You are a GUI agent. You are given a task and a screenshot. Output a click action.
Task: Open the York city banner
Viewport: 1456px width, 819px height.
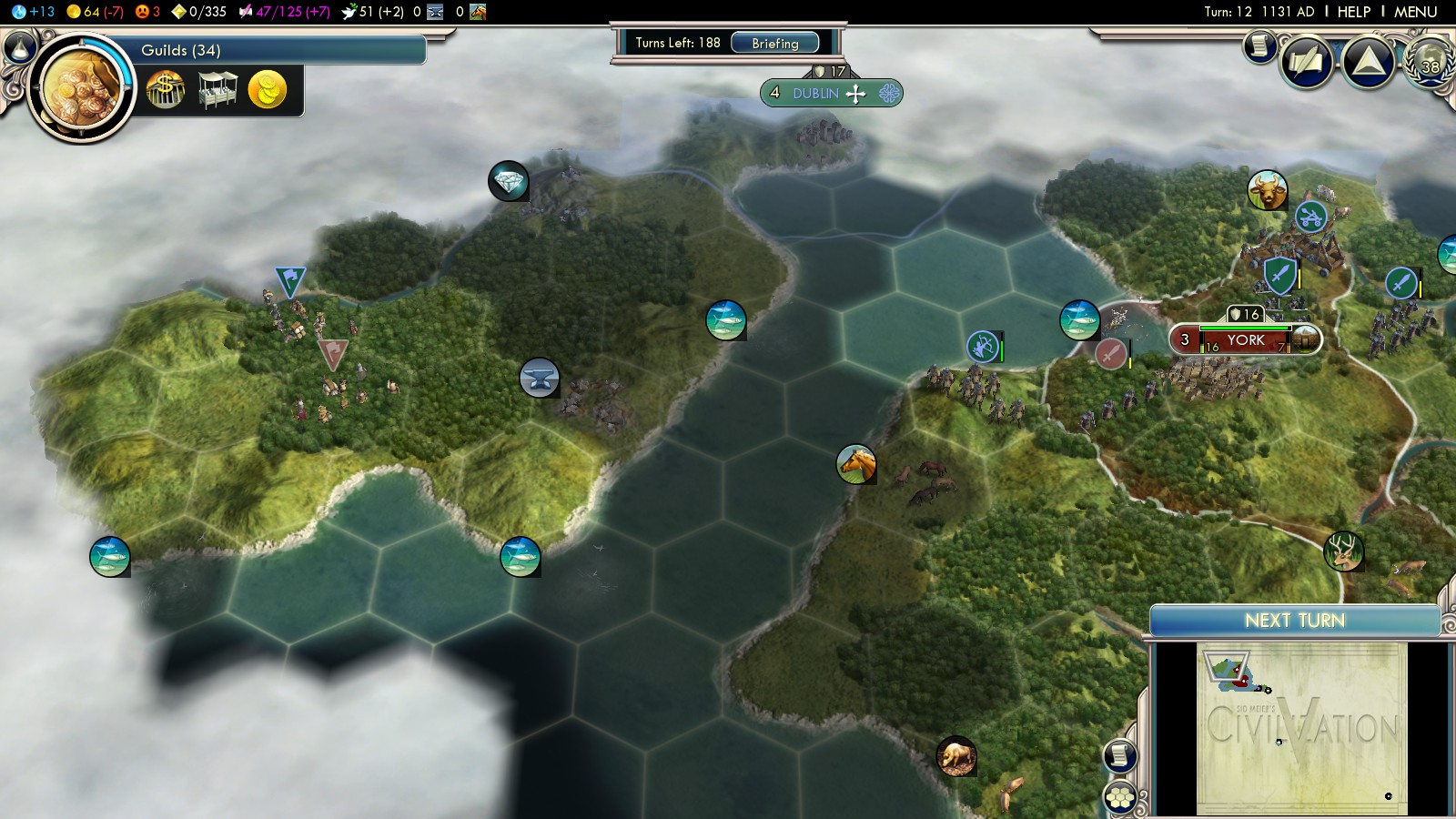tap(1244, 340)
